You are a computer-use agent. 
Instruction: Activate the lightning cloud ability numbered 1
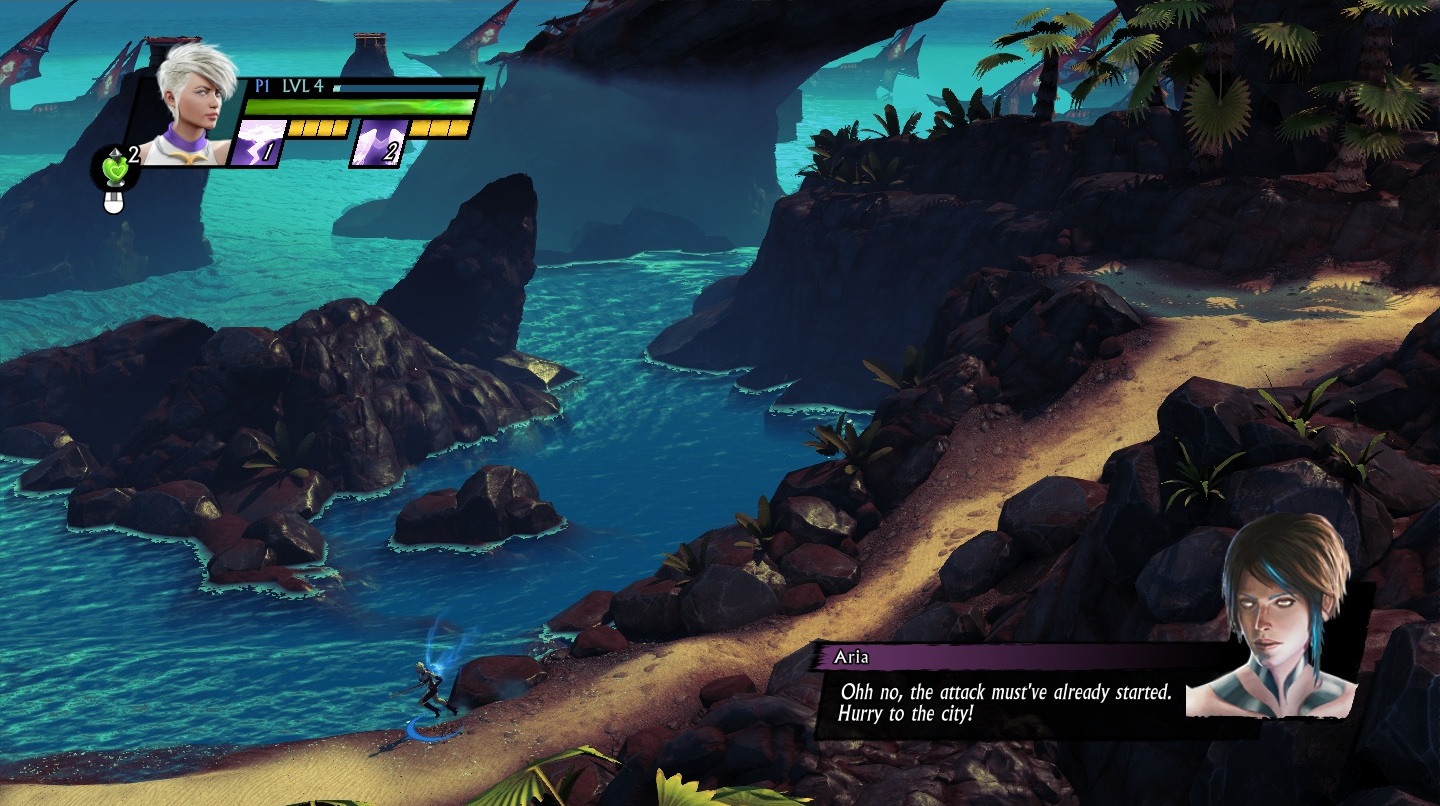256,142
